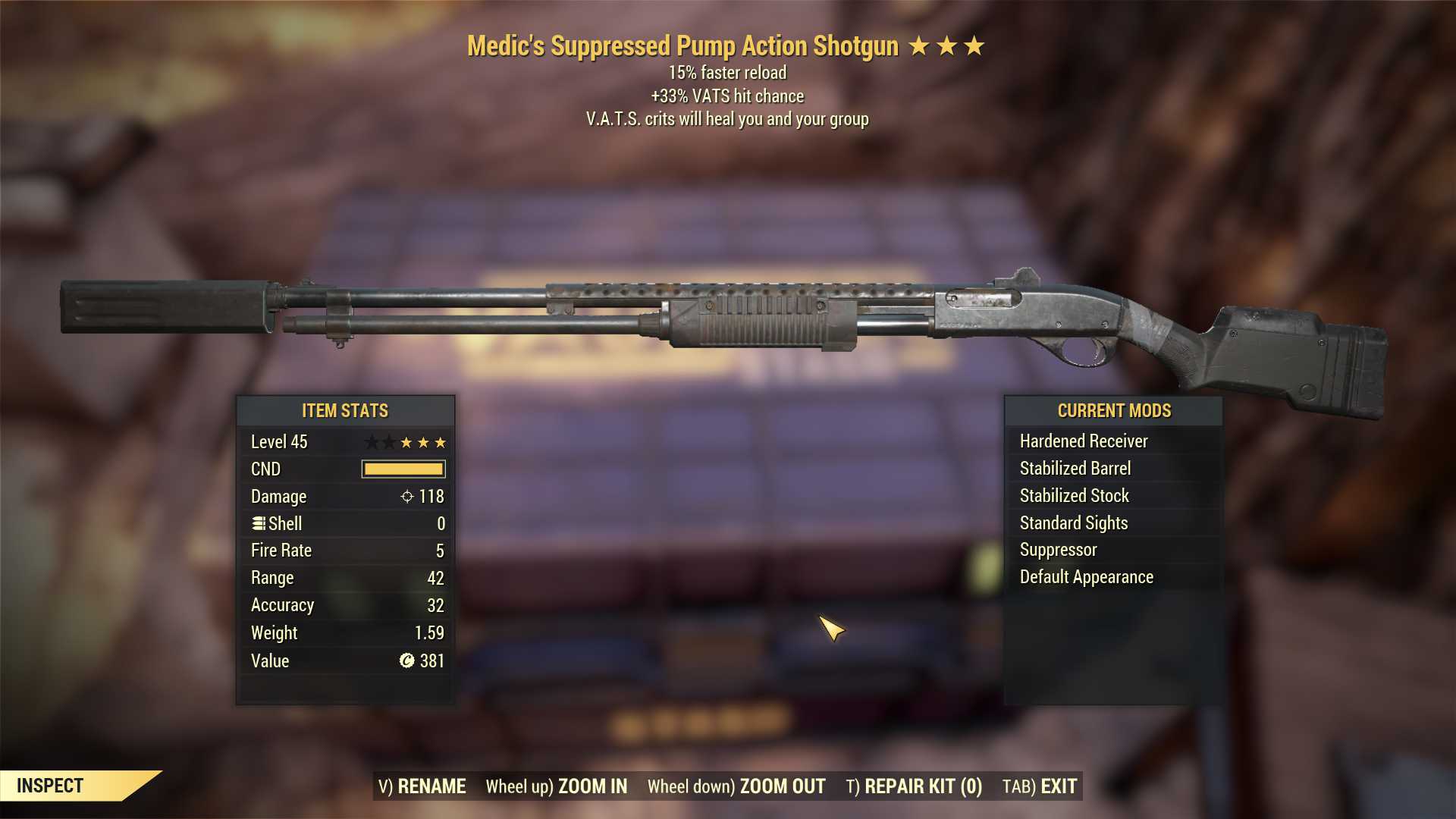The width and height of the screenshot is (1456, 819).
Task: Click the middle star in the title row
Action: [x=948, y=47]
